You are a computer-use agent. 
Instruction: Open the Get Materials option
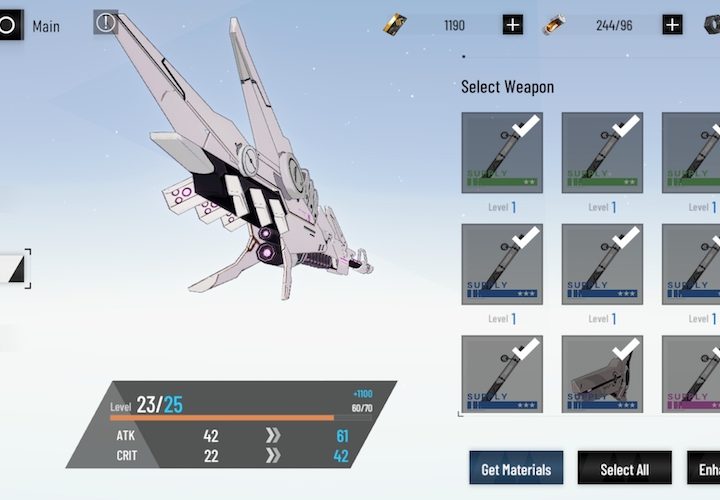pyautogui.click(x=516, y=469)
